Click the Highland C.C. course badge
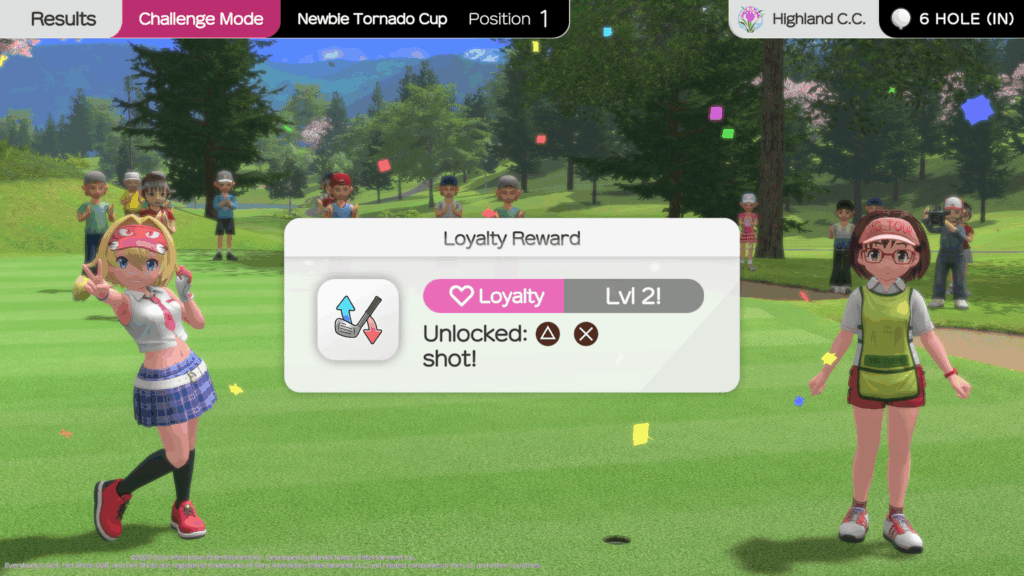Screen dimensions: 1024x576 (x=803, y=19)
